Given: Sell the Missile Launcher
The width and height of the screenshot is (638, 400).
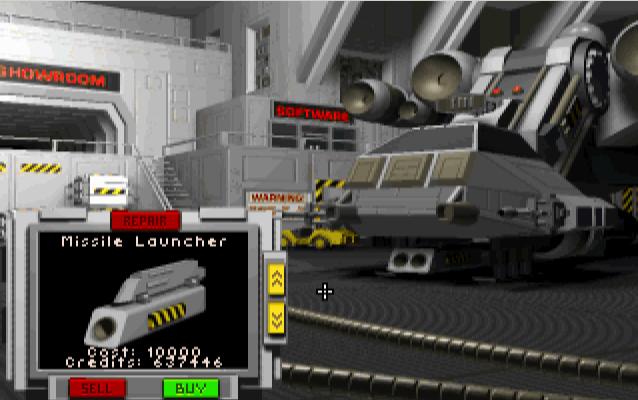Looking at the screenshot, I should 97,387.
